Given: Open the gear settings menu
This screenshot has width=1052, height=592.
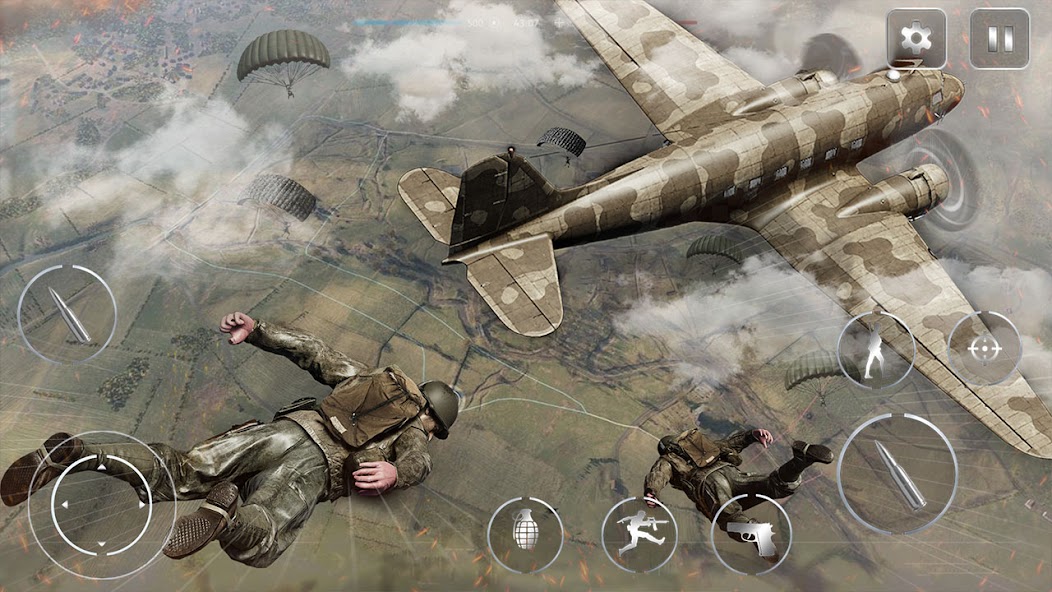Looking at the screenshot, I should [916, 39].
